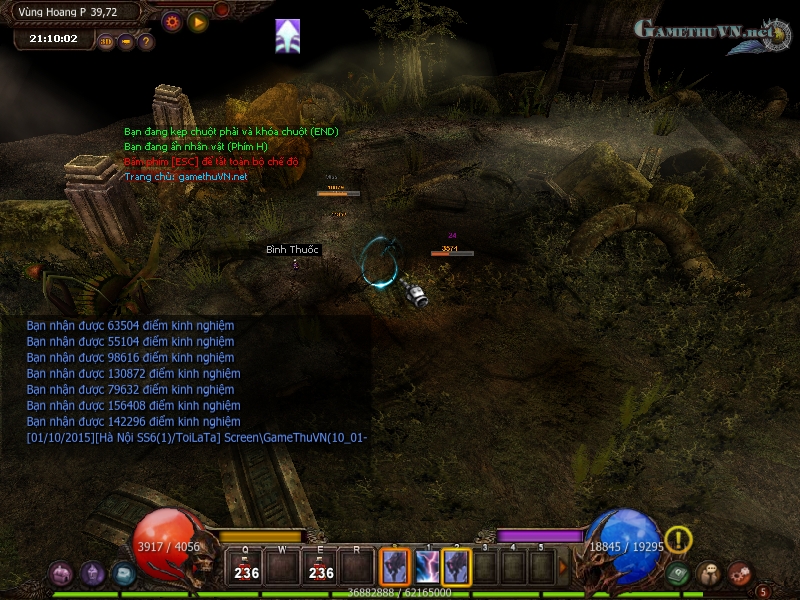800x600 pixels.
Task: Activate the lightning skill icon
Action: 427,567
